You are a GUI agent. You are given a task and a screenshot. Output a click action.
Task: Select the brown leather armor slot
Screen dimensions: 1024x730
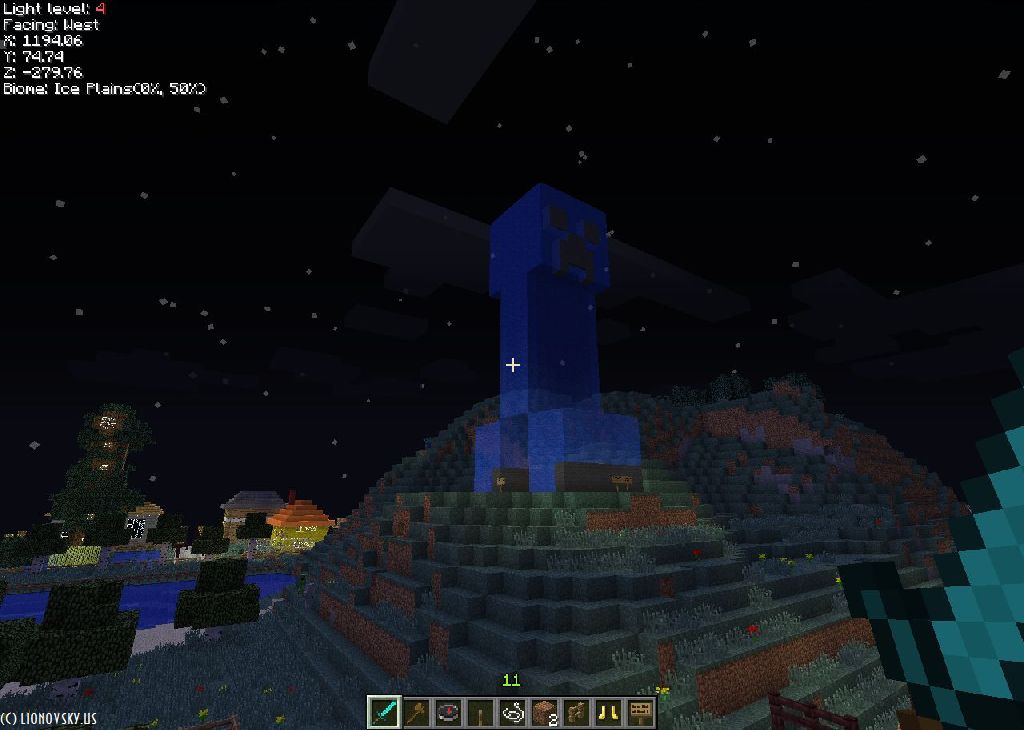pyautogui.click(x=577, y=712)
